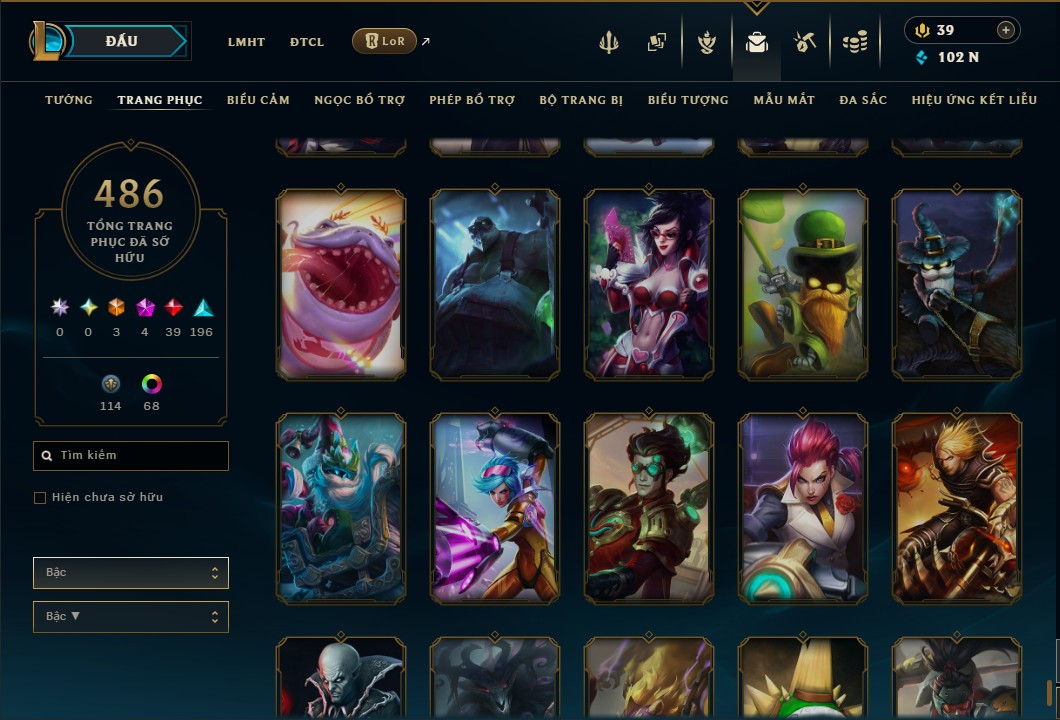Add RP with the plus button

pos(1006,30)
